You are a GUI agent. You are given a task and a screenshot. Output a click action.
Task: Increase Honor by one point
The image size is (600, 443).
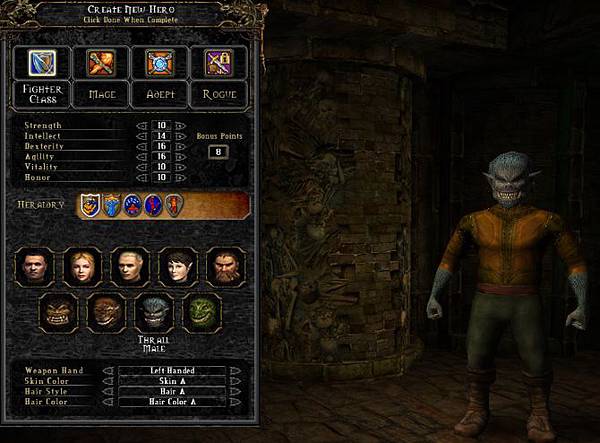[180, 177]
